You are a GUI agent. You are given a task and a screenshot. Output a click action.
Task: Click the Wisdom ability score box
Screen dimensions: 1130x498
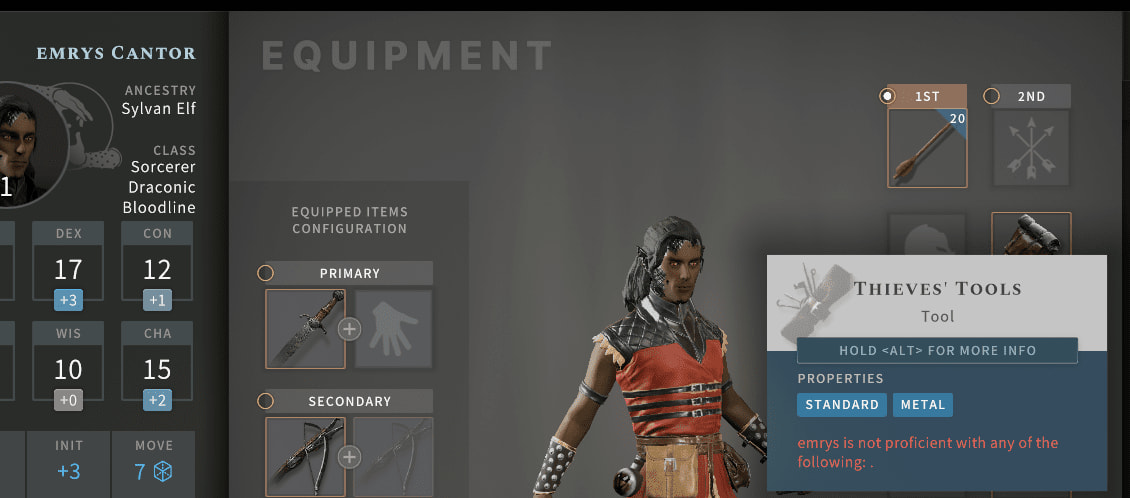click(x=68, y=361)
